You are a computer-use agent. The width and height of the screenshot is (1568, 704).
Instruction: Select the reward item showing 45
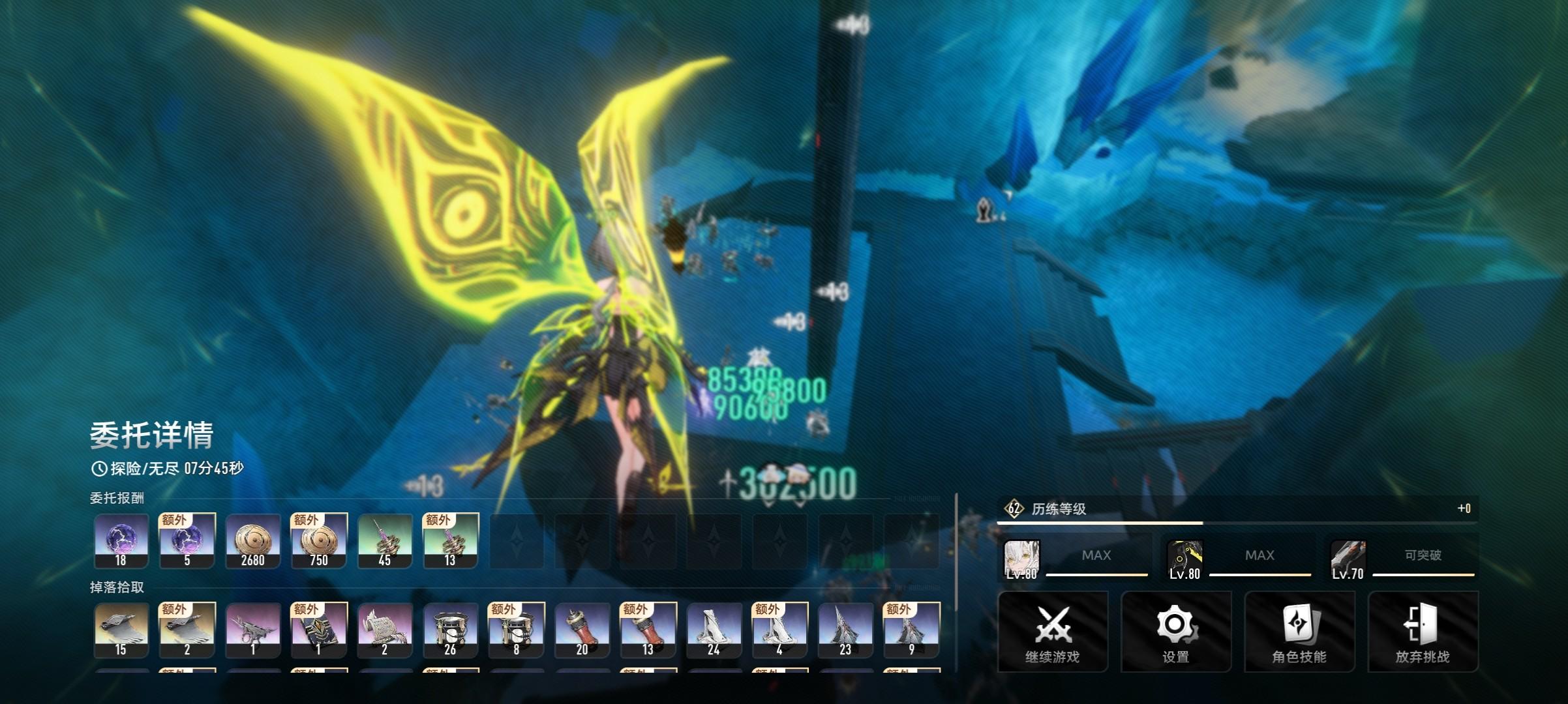click(385, 541)
